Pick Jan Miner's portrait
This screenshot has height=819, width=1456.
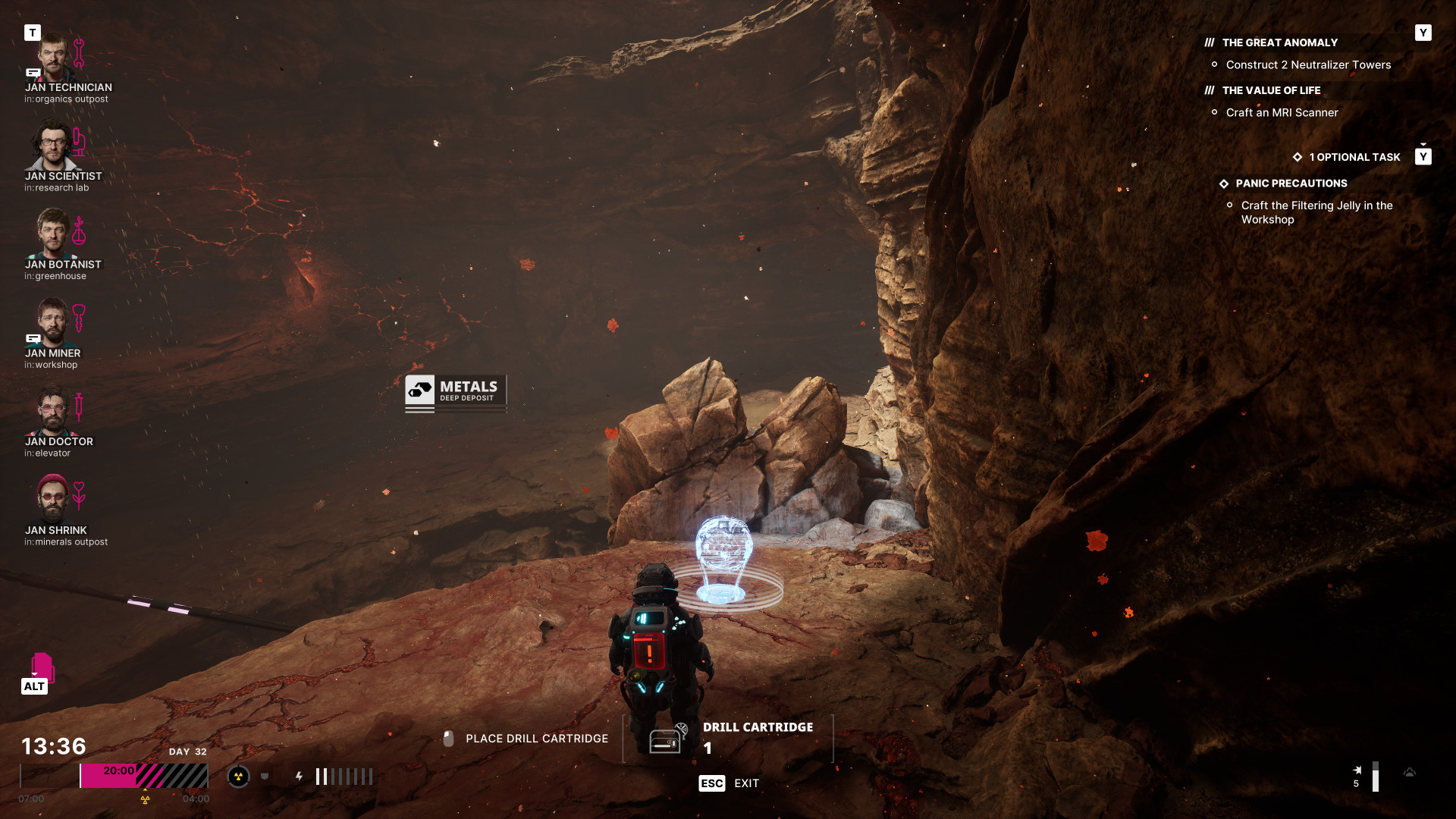pos(53,322)
